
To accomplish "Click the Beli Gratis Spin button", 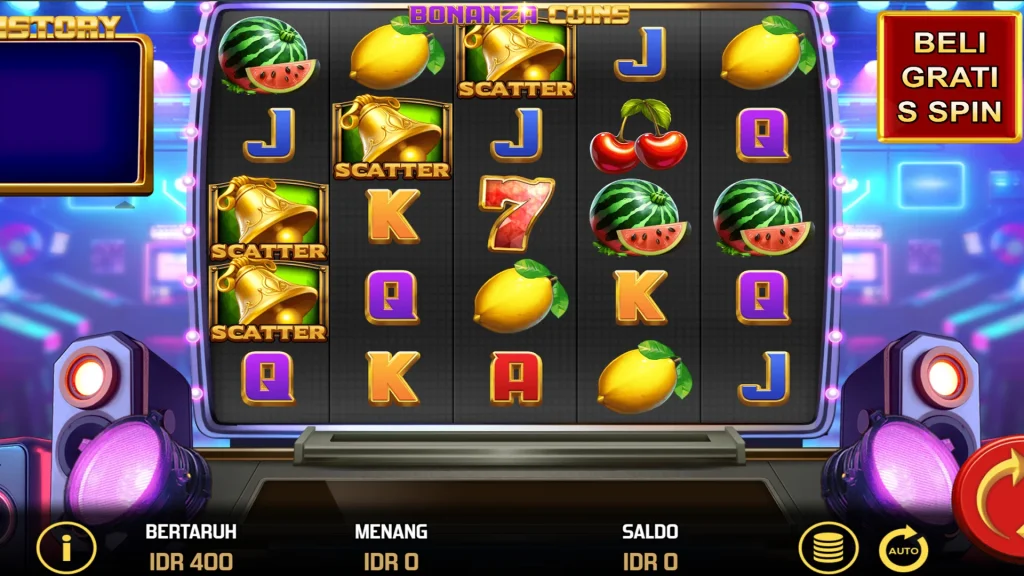I will pyautogui.click(x=948, y=77).
